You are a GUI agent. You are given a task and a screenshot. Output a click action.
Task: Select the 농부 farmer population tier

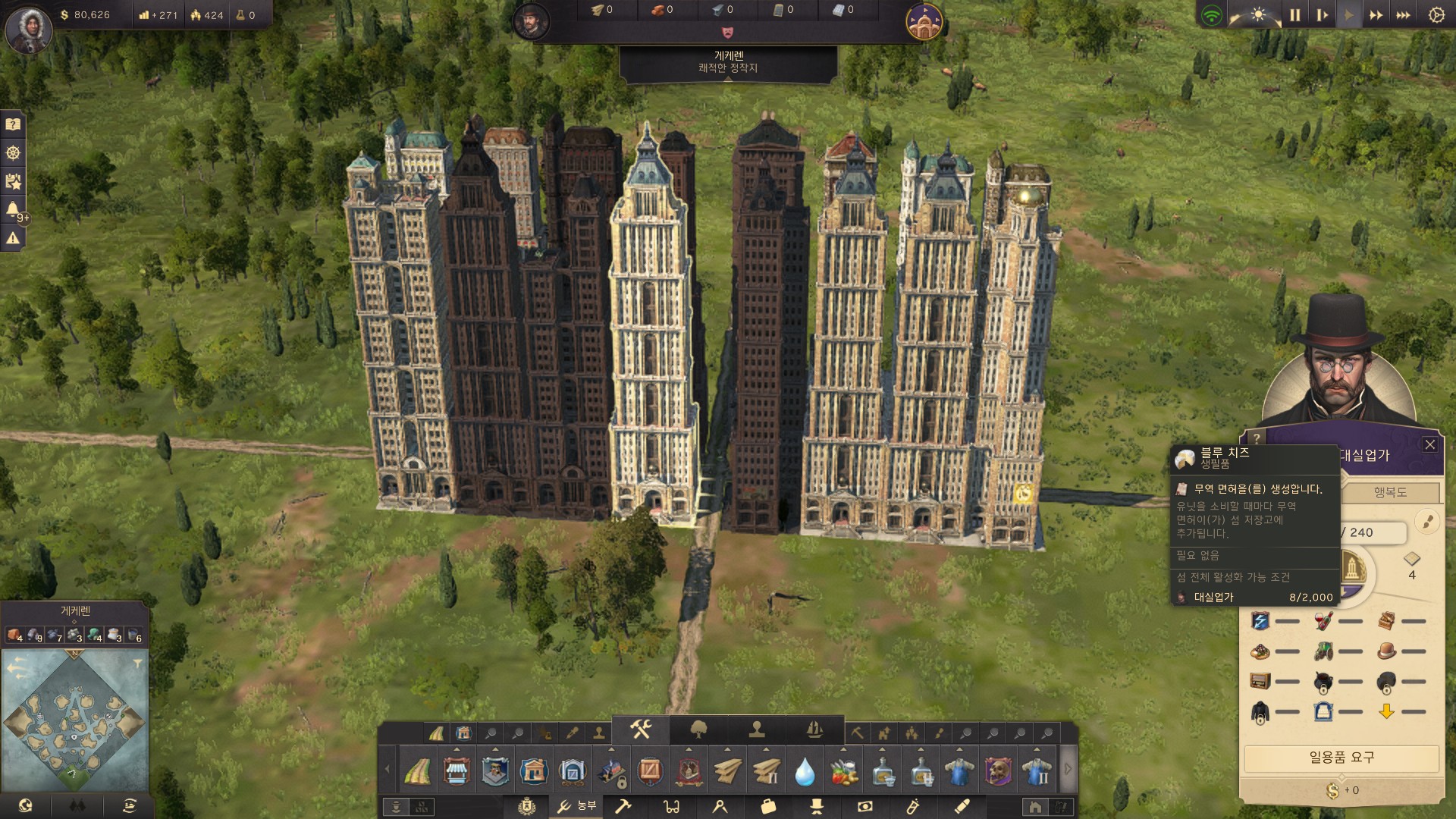(576, 806)
